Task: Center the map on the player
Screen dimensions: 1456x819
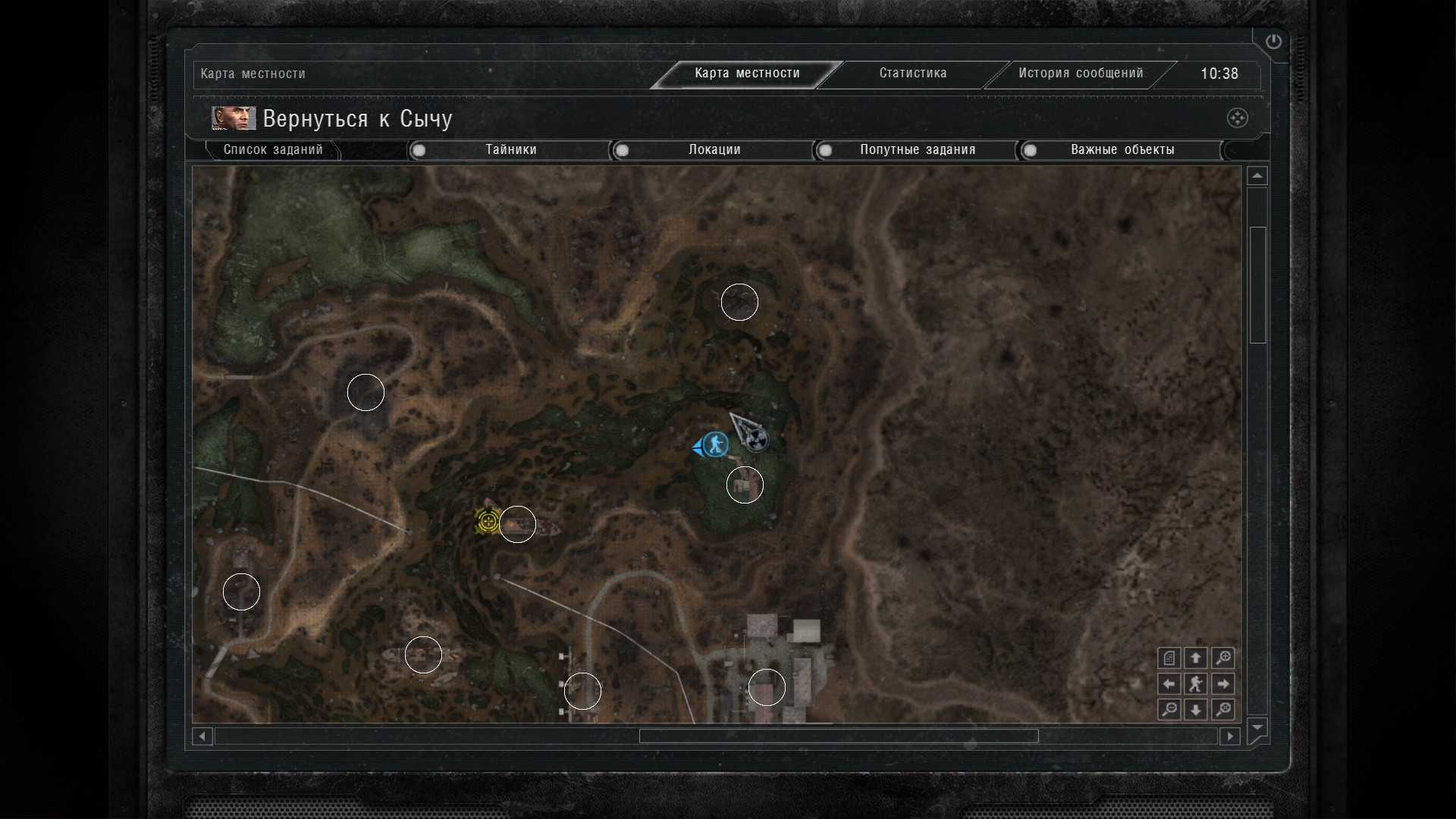Action: pos(1196,684)
